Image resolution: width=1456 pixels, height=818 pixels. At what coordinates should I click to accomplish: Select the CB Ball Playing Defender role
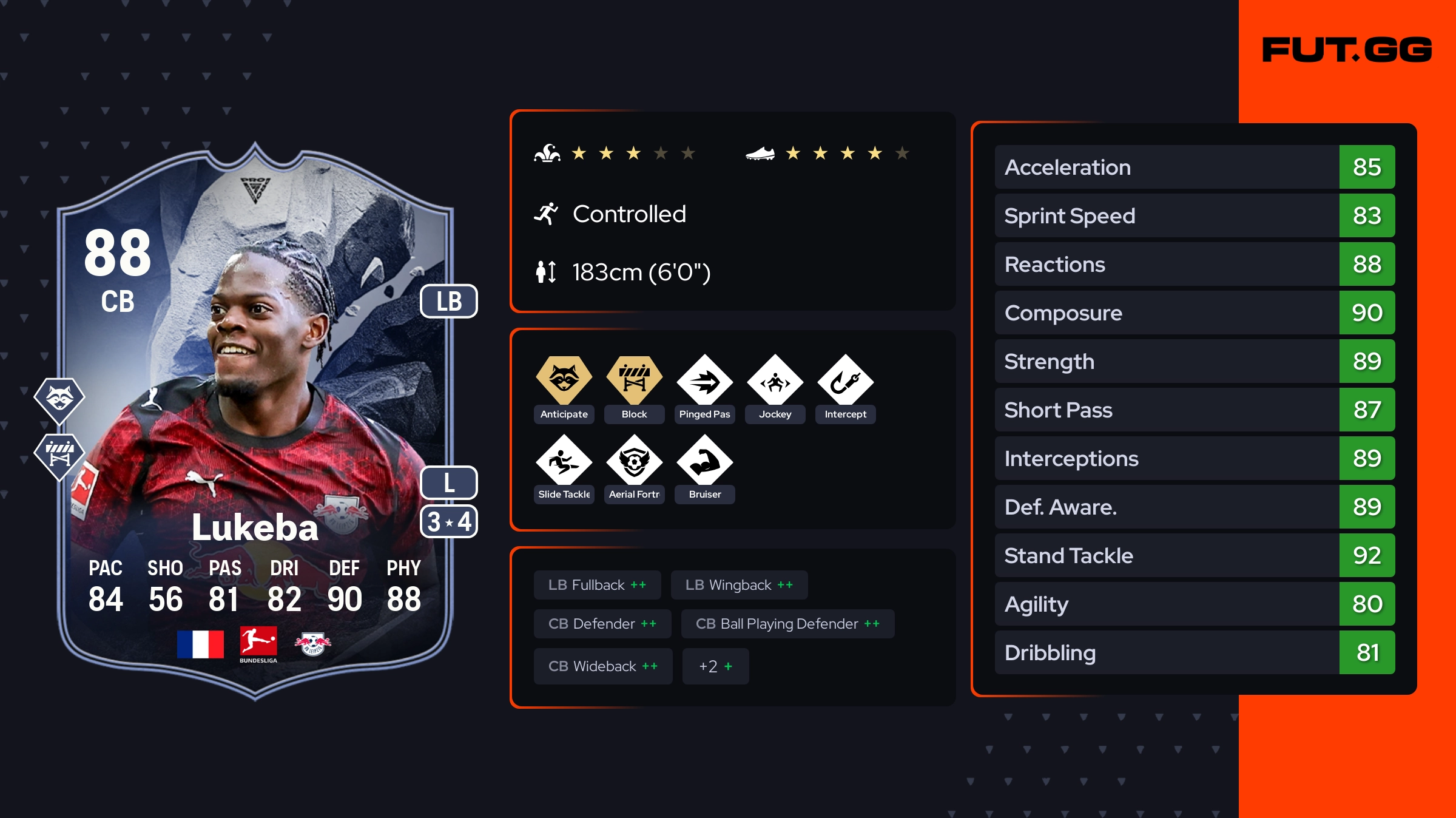coord(787,624)
